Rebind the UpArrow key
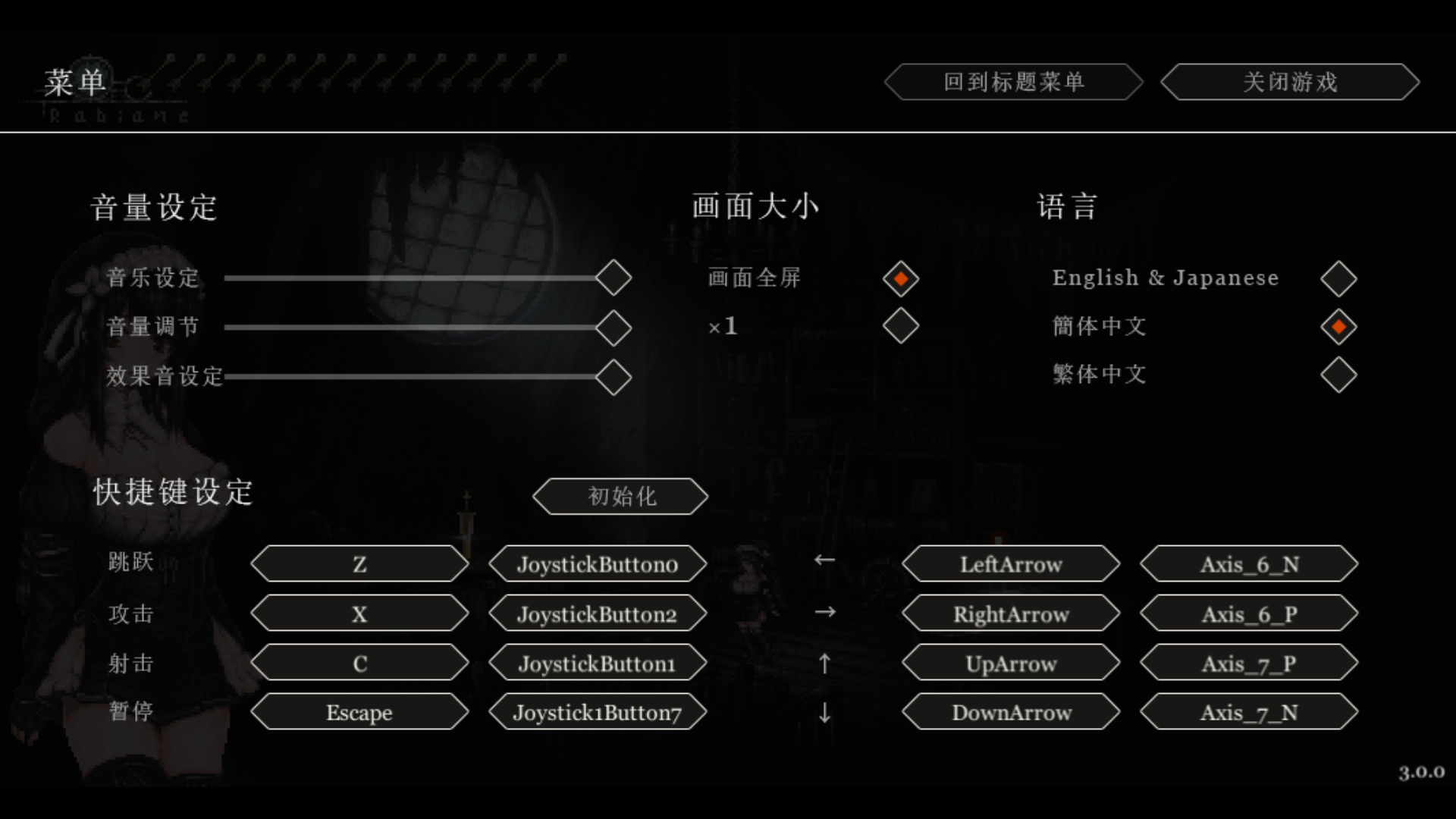 [1011, 664]
